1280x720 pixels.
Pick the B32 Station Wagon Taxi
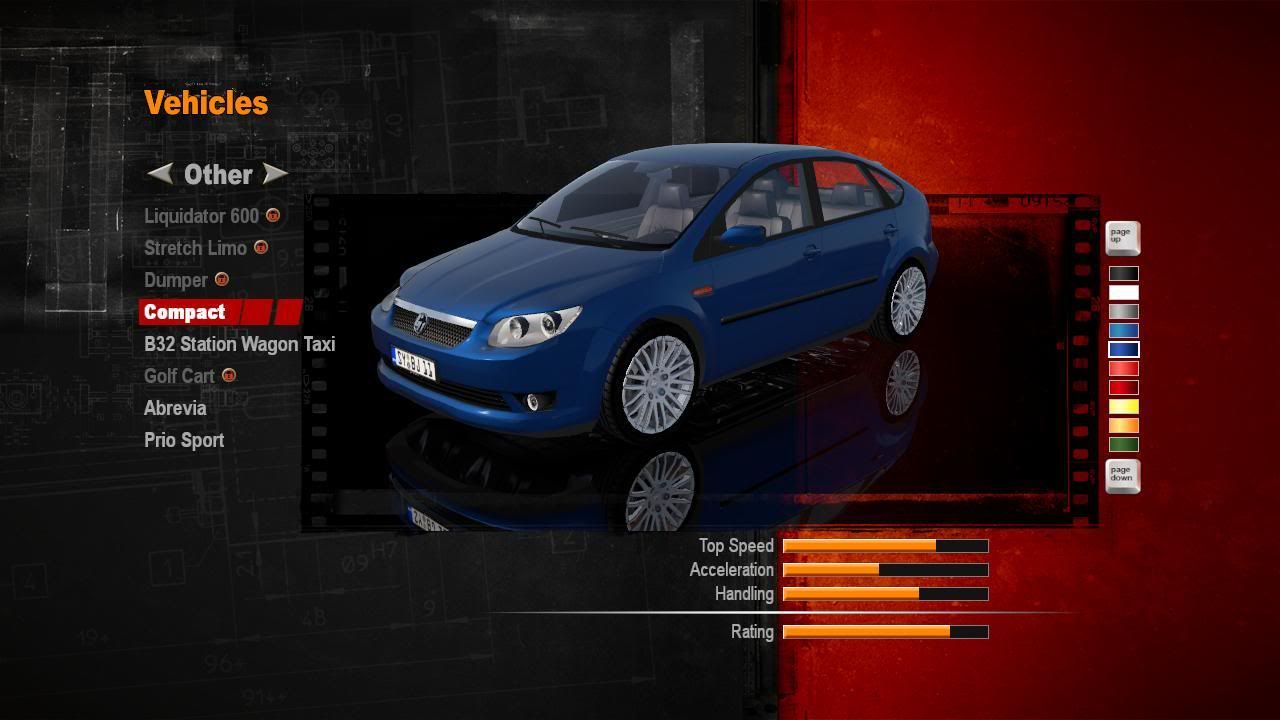point(239,344)
